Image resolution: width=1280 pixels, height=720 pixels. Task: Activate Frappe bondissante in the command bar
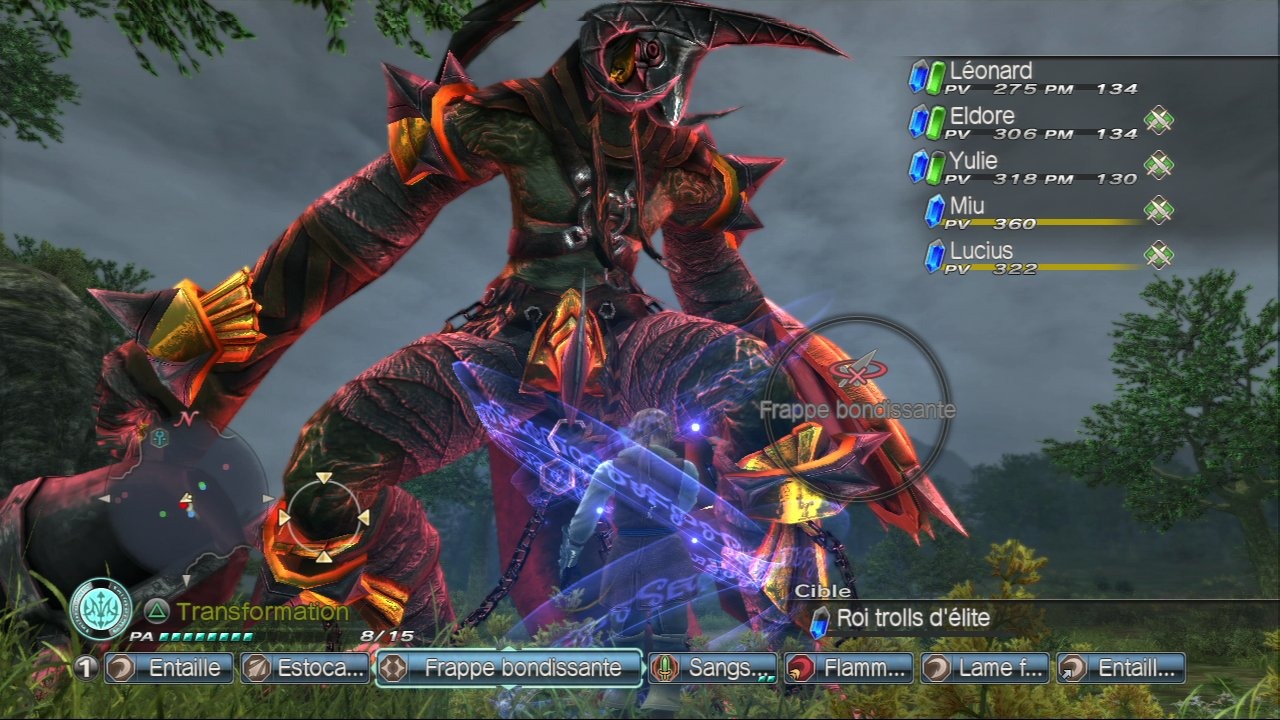509,668
